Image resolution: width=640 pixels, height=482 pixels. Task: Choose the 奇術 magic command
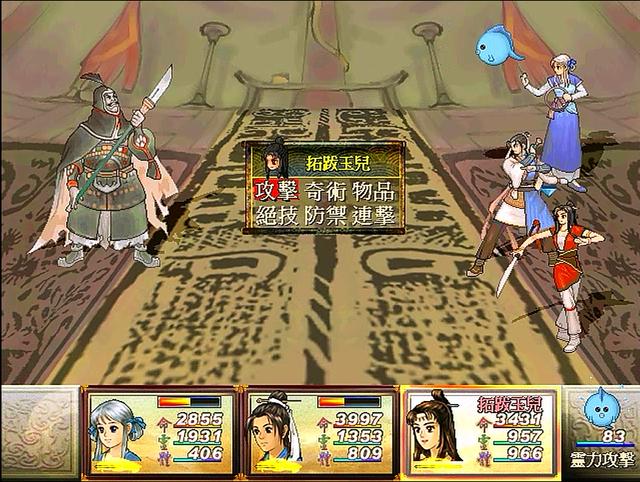coord(326,190)
